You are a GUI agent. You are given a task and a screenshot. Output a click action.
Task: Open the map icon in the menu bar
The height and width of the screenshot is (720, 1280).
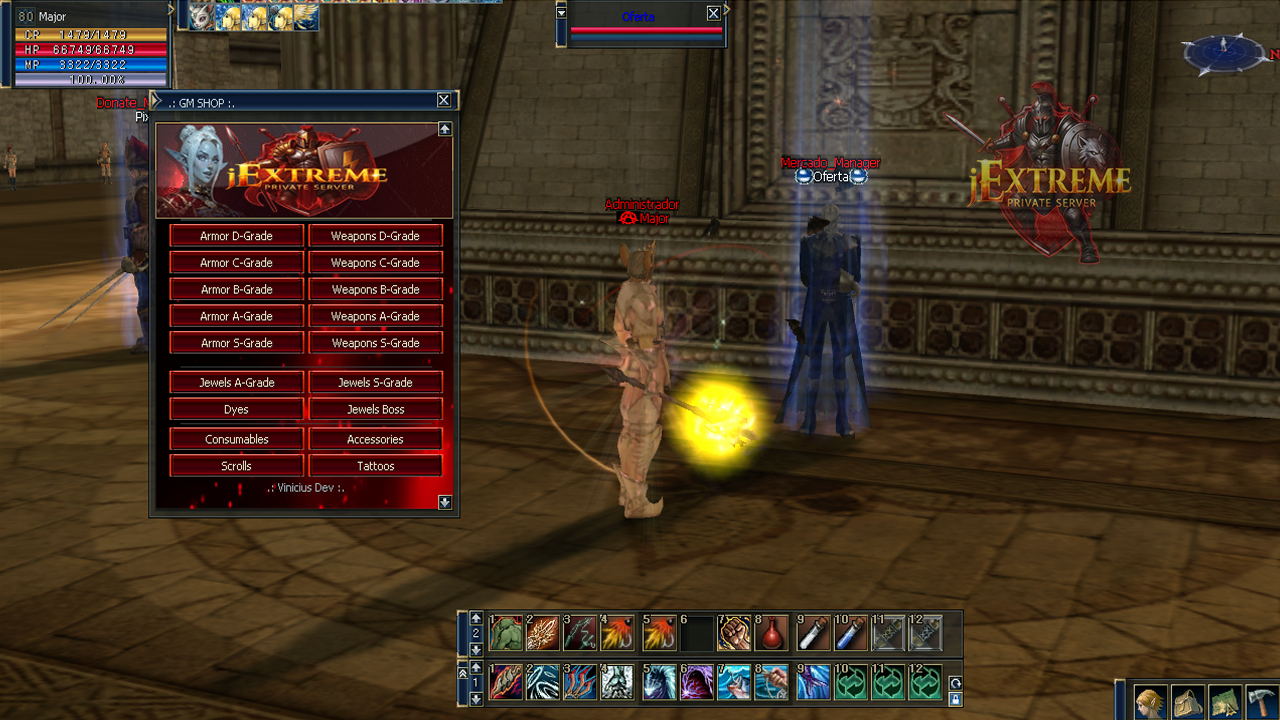tap(1226, 702)
